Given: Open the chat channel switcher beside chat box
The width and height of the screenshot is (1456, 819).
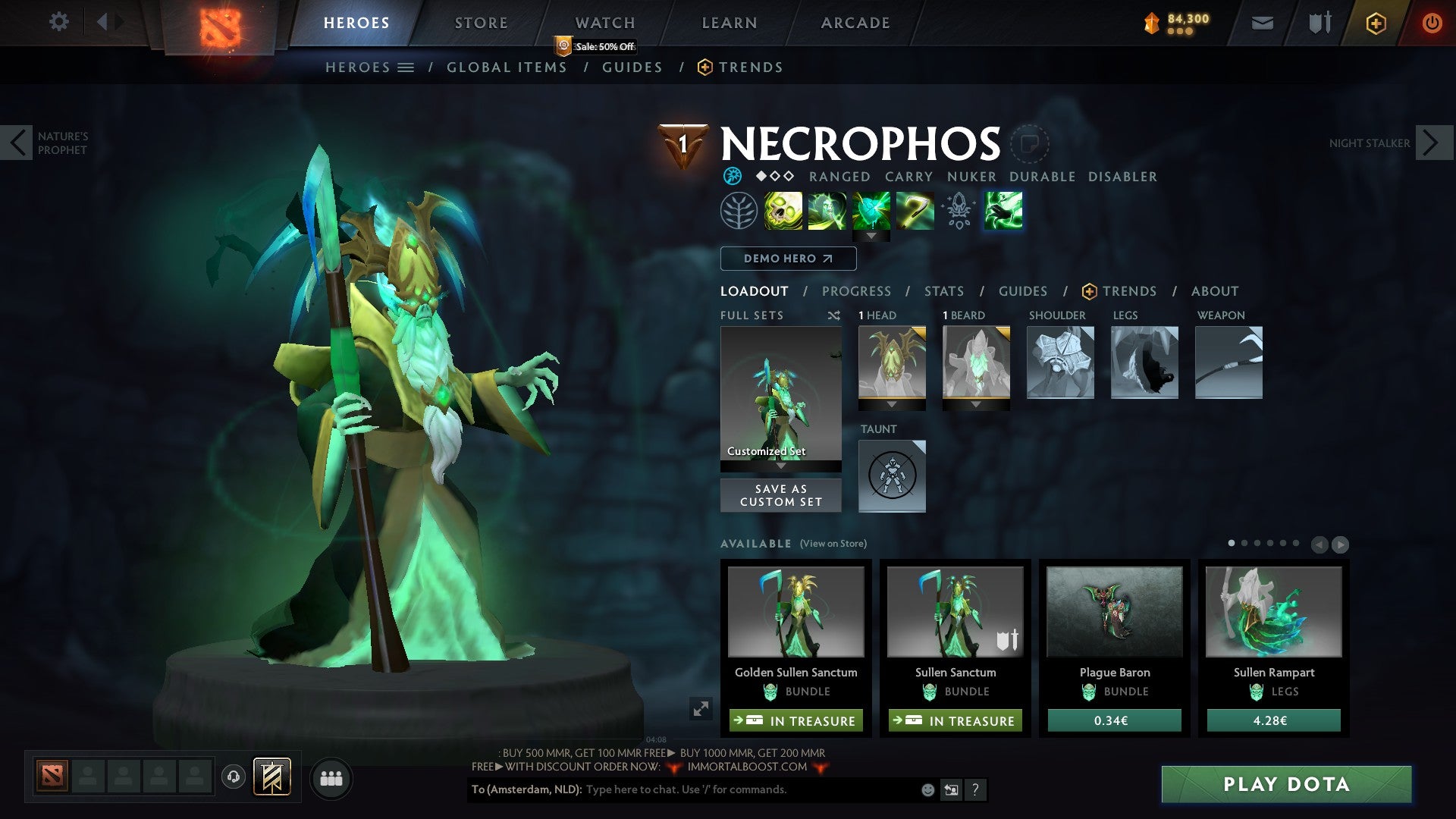Looking at the screenshot, I should click(x=950, y=790).
